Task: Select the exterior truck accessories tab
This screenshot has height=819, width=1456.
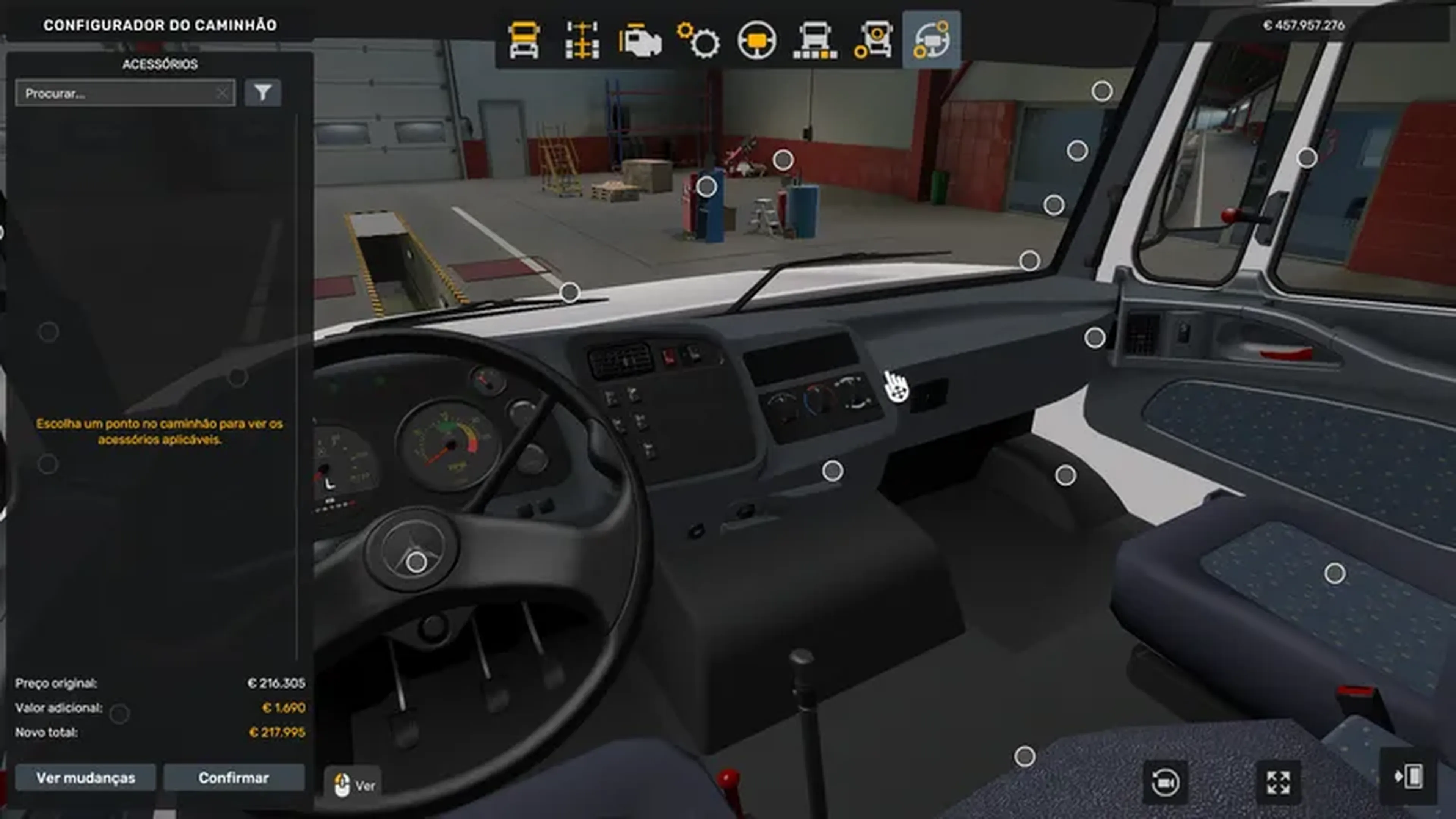Action: pyautogui.click(x=873, y=40)
